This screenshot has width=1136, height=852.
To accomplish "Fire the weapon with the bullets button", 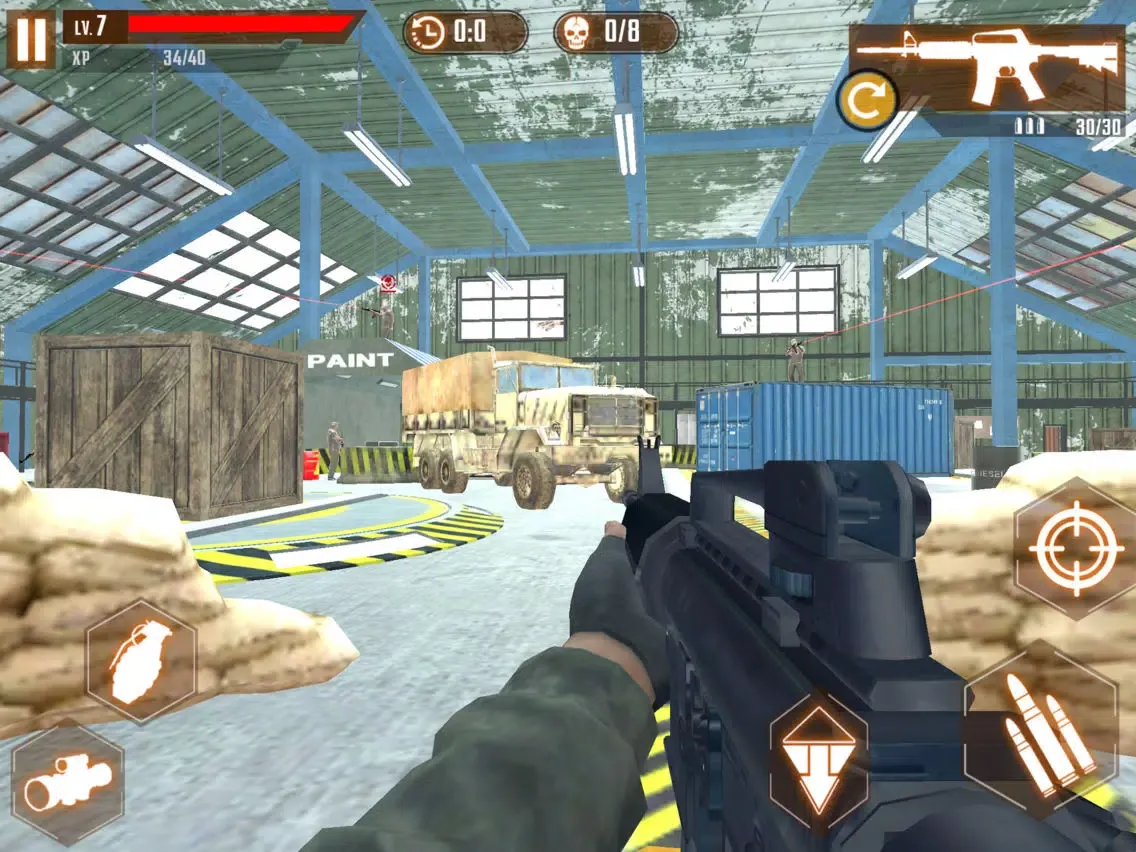I will click(1040, 728).
